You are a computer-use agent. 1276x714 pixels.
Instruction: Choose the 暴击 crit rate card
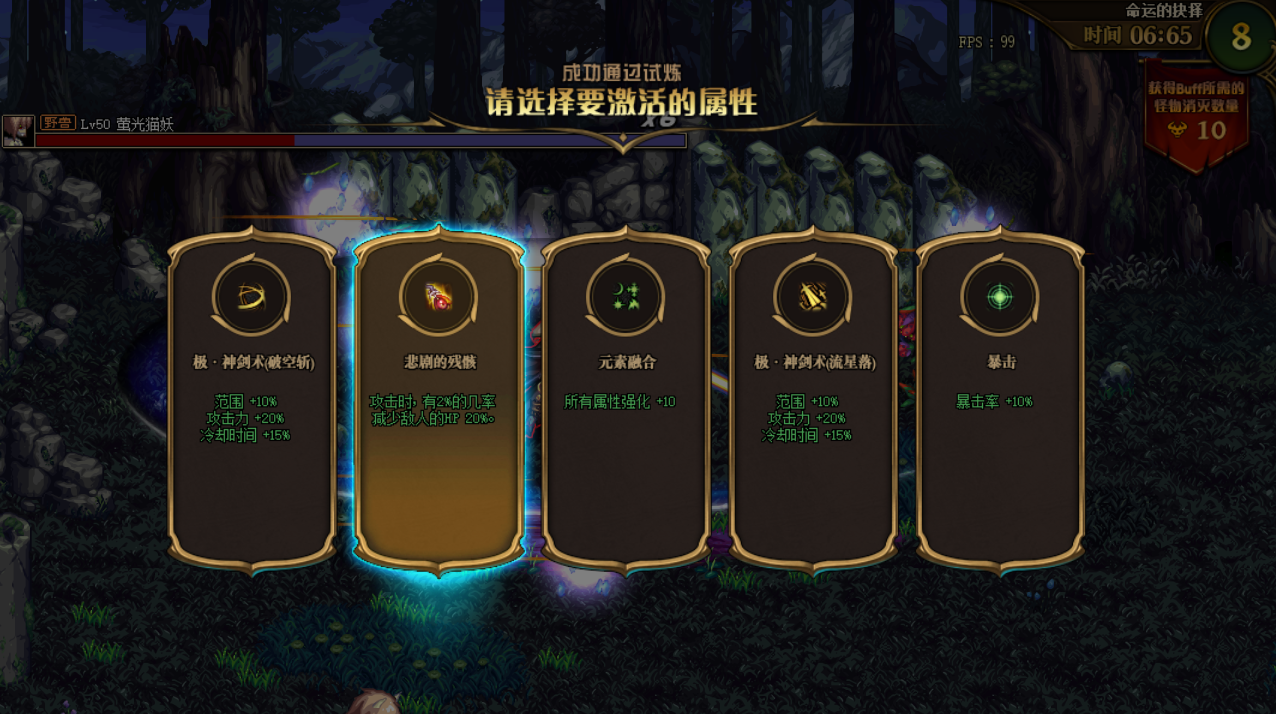1000,400
